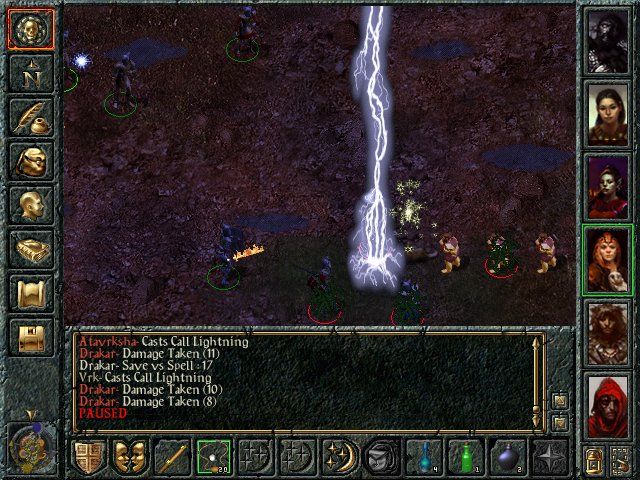
Task: Choose the twin masks Talk action
Action: click(130, 456)
